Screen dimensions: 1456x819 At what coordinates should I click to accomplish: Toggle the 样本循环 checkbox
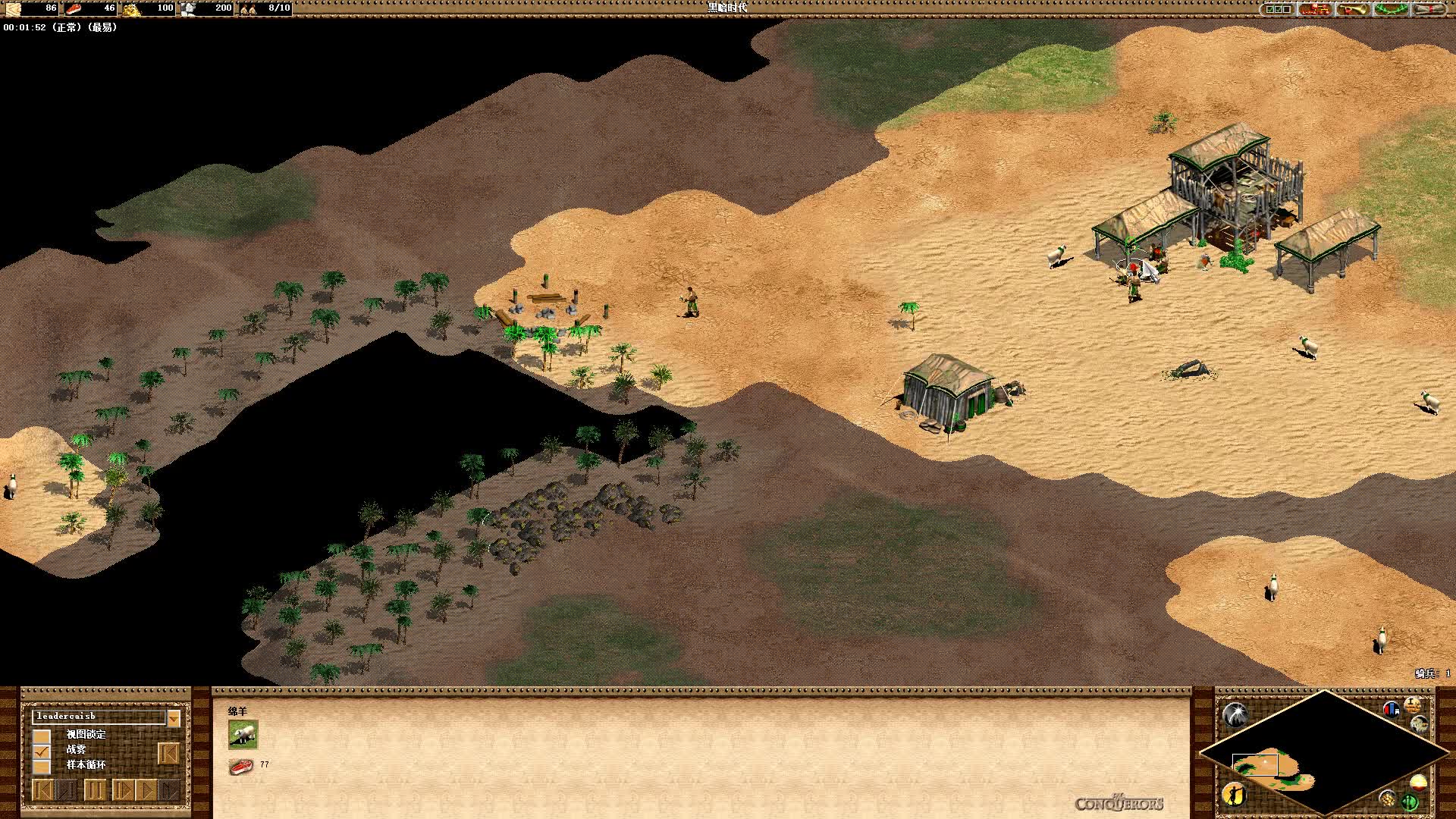[x=42, y=766]
